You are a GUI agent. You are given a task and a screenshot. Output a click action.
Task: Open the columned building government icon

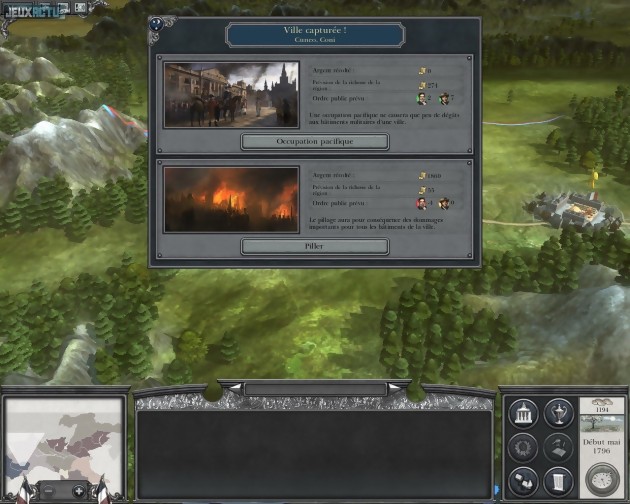[x=525, y=413]
